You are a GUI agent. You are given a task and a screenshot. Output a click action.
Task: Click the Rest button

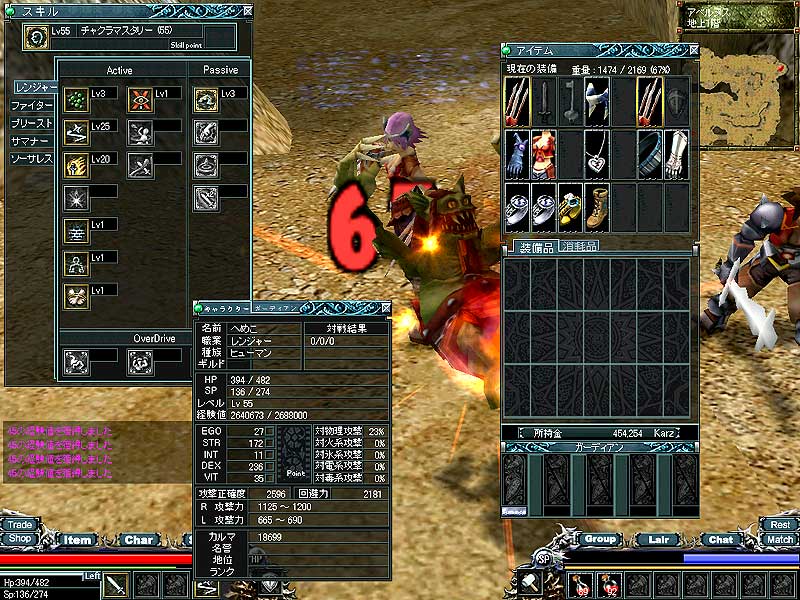point(779,524)
